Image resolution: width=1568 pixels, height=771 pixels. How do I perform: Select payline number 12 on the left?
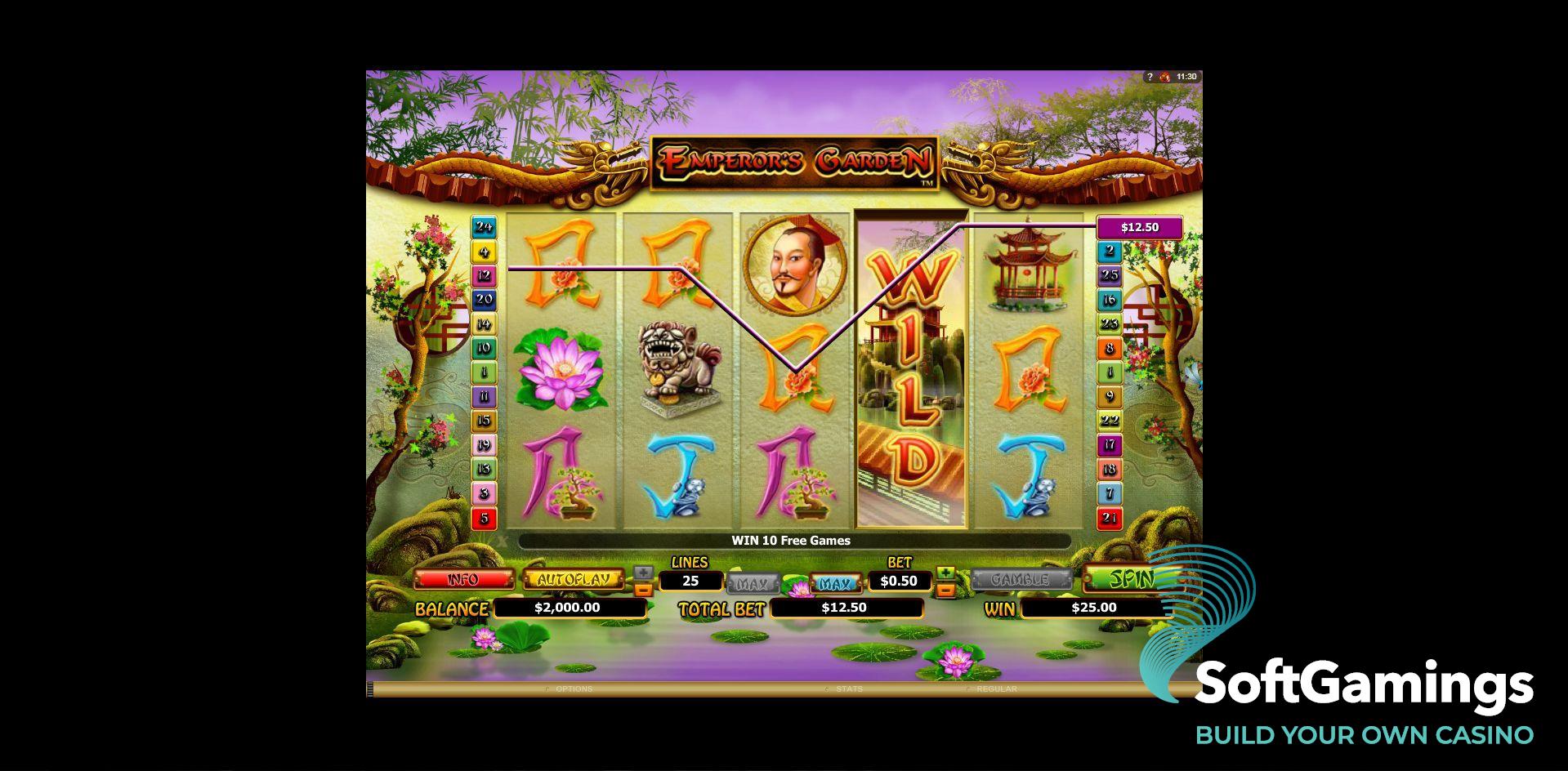click(x=484, y=275)
